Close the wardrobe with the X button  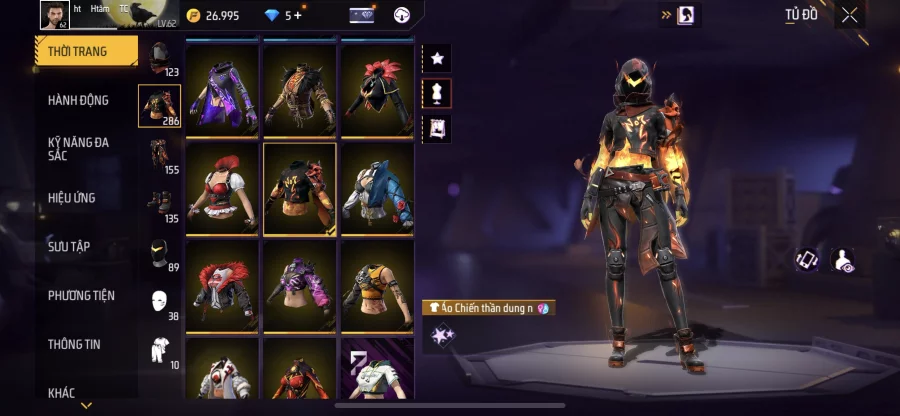pos(849,15)
